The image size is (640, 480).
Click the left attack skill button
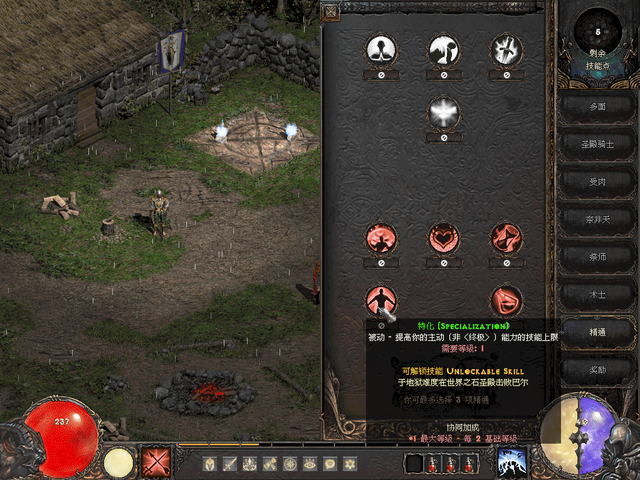155,462
